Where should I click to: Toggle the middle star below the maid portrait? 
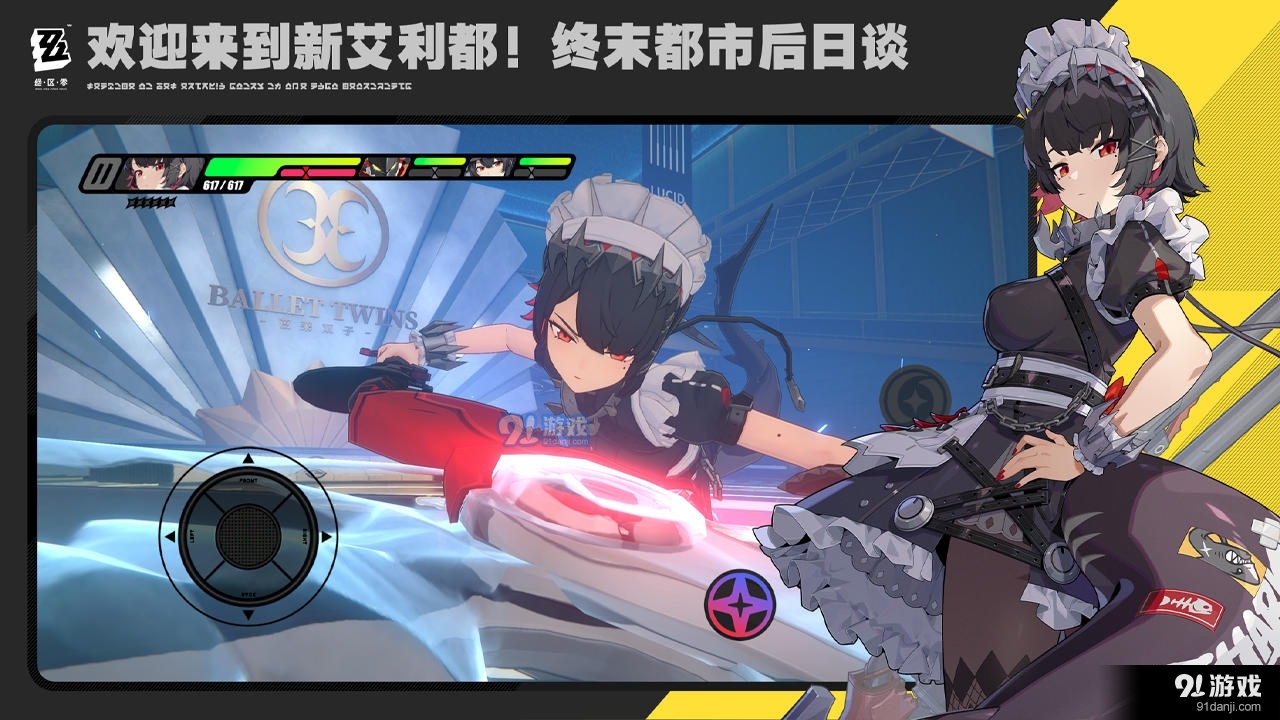pyautogui.click(x=151, y=201)
